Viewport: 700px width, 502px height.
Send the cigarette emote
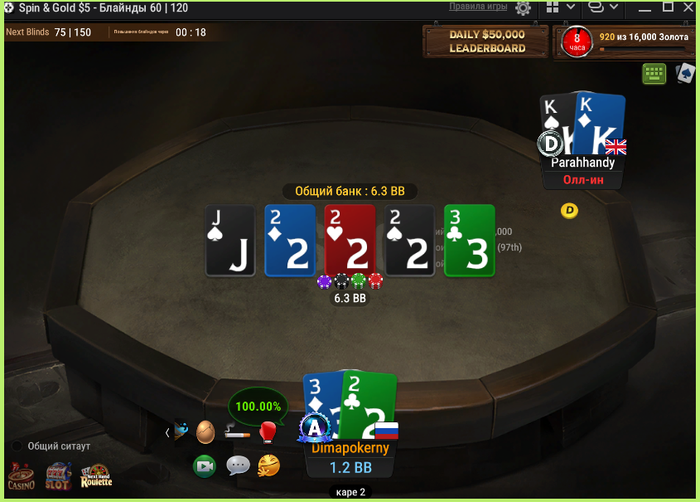click(237, 432)
